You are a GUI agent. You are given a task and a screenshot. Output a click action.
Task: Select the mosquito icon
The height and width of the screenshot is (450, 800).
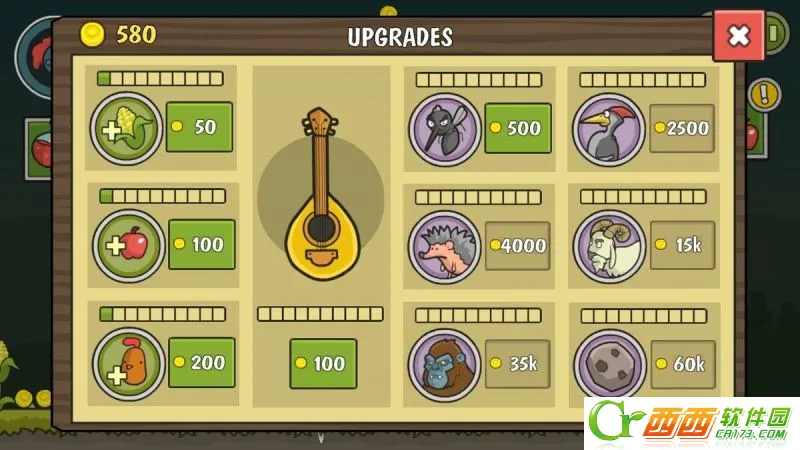[x=445, y=128]
